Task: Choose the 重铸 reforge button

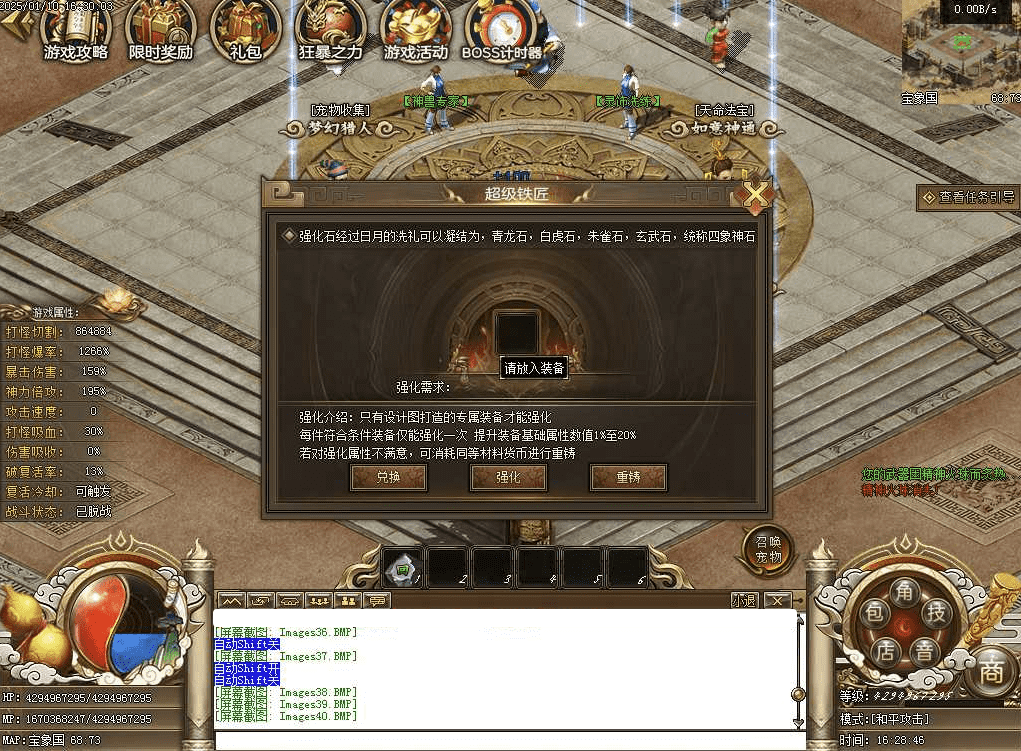Action: [x=628, y=478]
